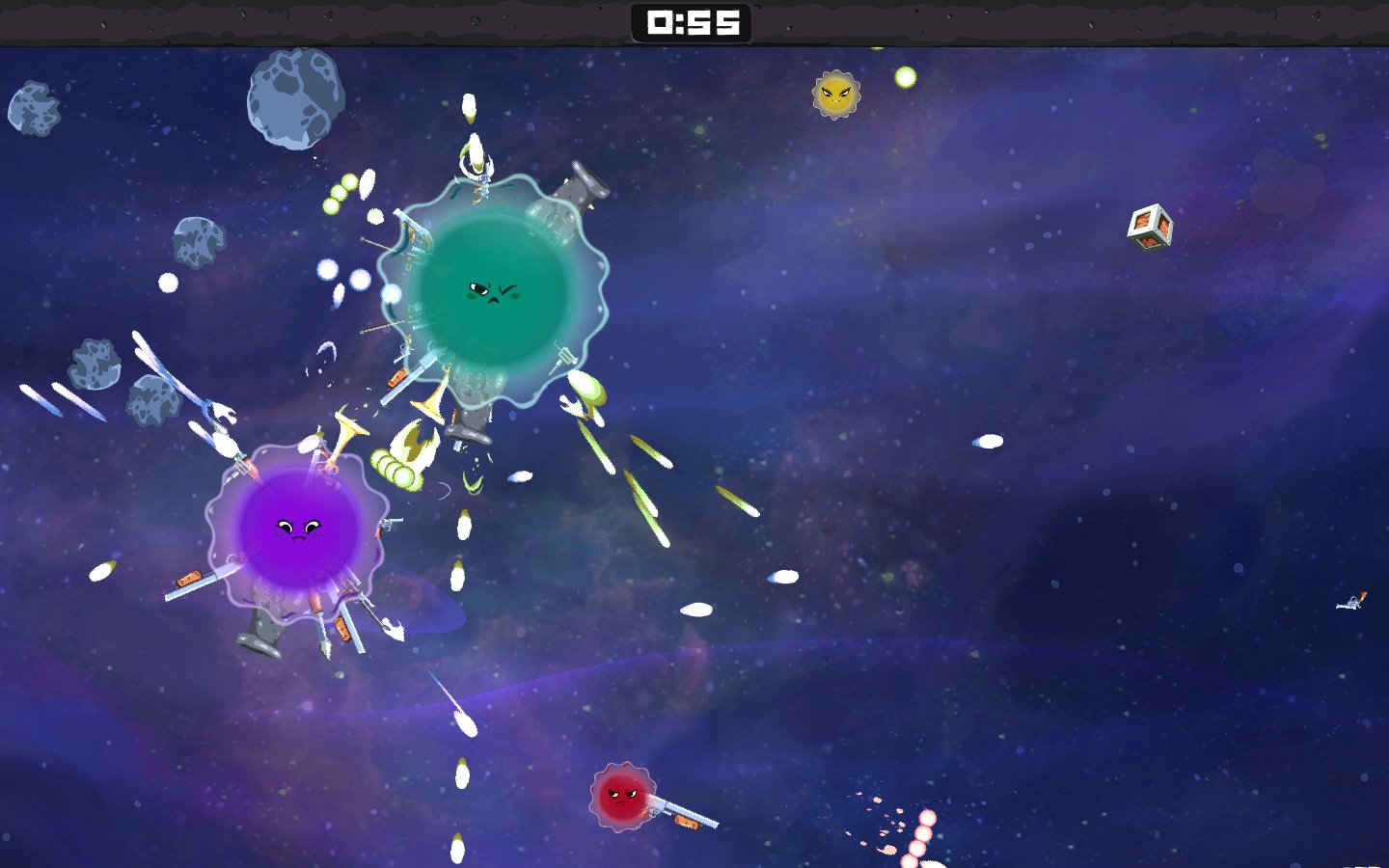The width and height of the screenshot is (1389, 868).
Task: Target the yellow spiky sun enemy
Action: click(834, 94)
